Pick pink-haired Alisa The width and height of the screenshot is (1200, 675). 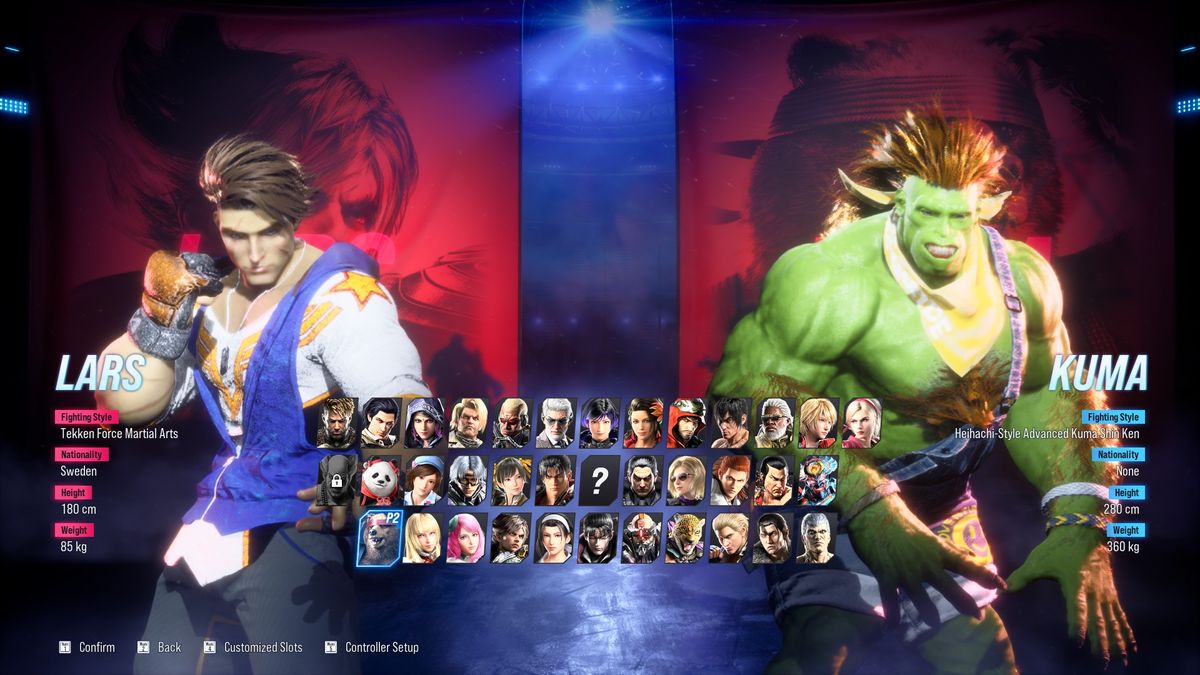[467, 539]
